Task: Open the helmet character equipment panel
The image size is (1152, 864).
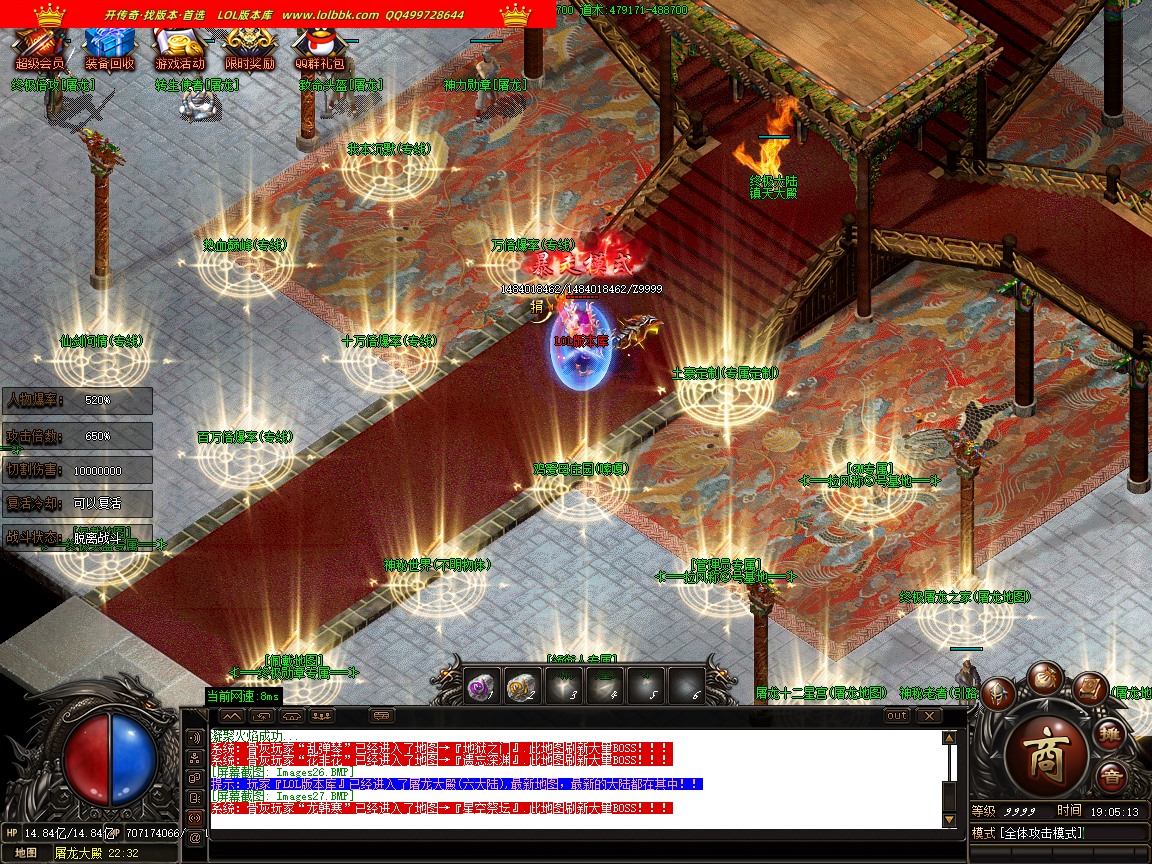Action: (x=997, y=692)
